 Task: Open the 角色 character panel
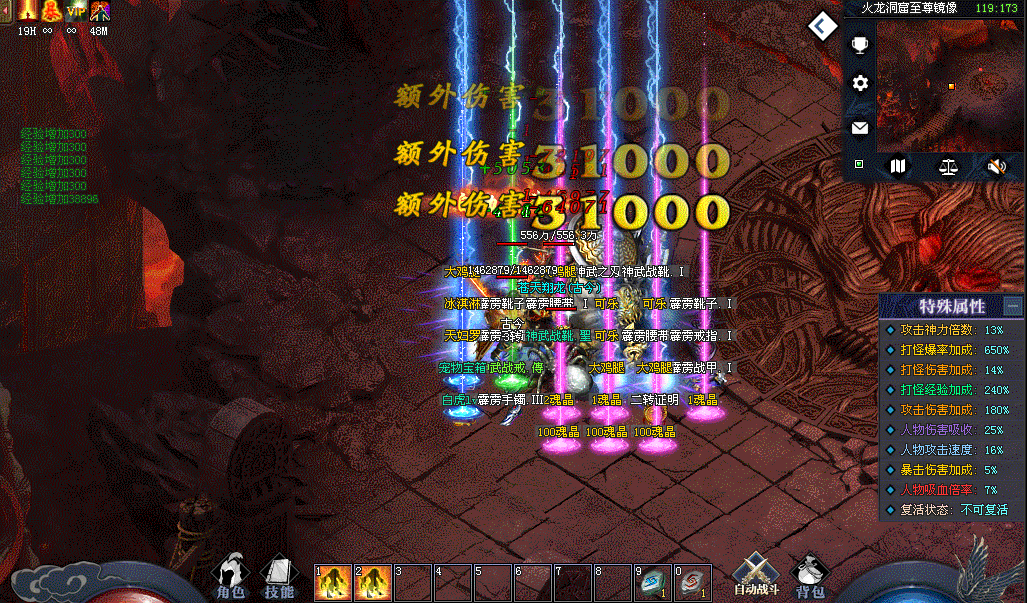coord(230,575)
